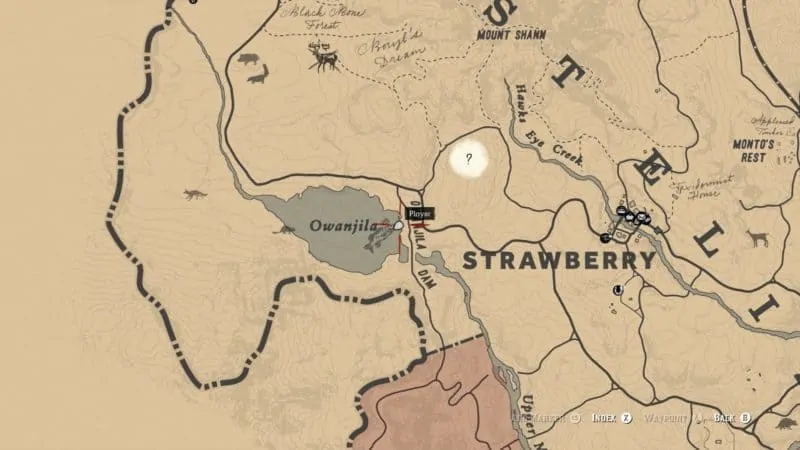Screen dimensions: 800x450
Task: Select the lone black marker below the Strawberry label
Action: pos(617,289)
